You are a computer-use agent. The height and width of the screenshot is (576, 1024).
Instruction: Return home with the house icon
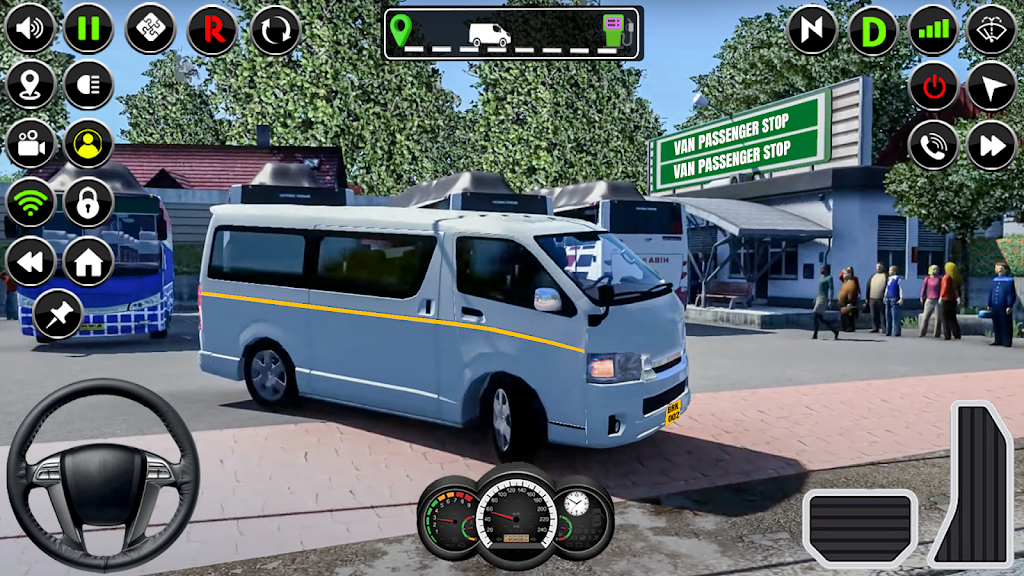(x=89, y=262)
